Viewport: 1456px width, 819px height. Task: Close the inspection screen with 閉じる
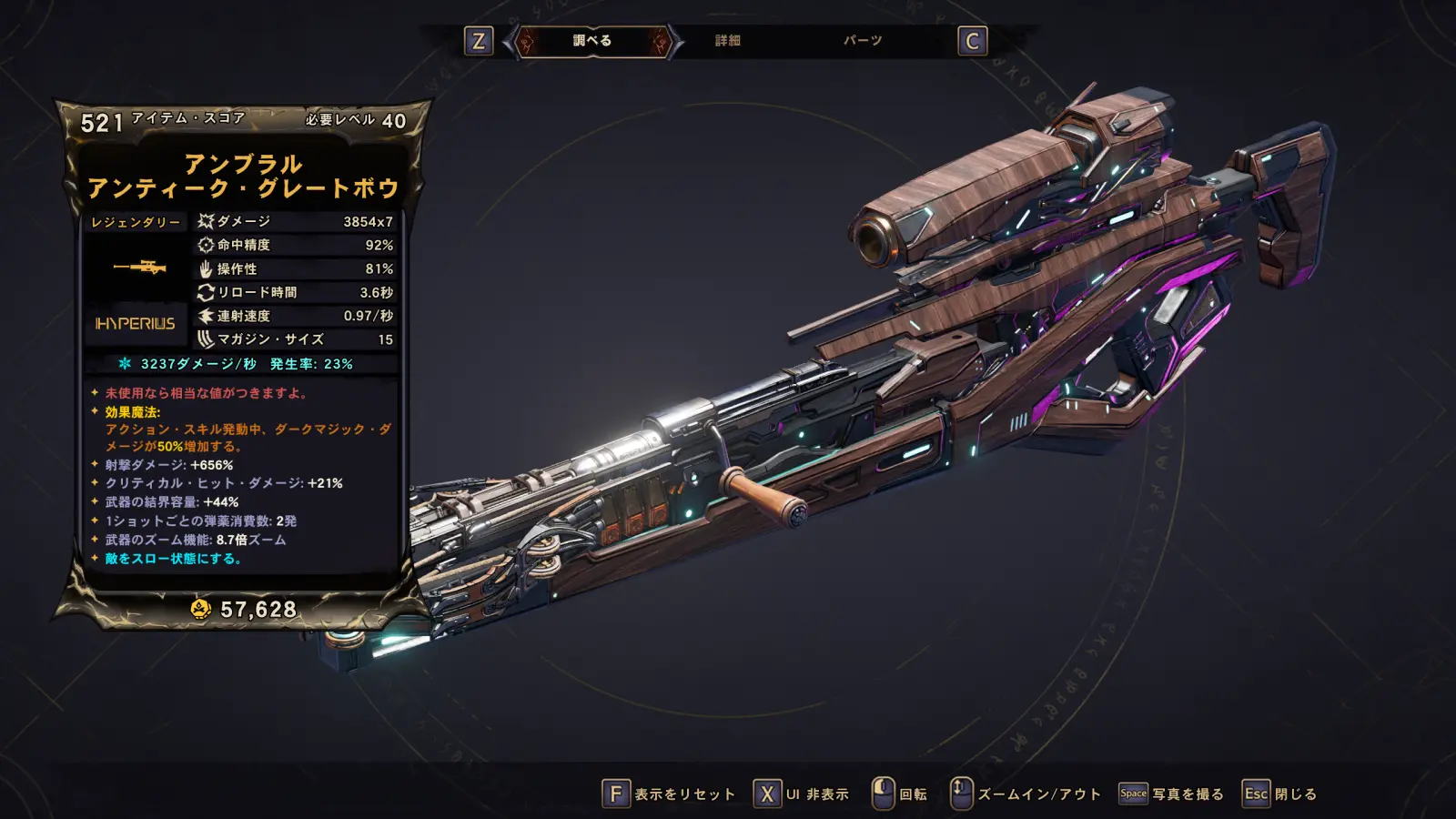pyautogui.click(x=1279, y=794)
